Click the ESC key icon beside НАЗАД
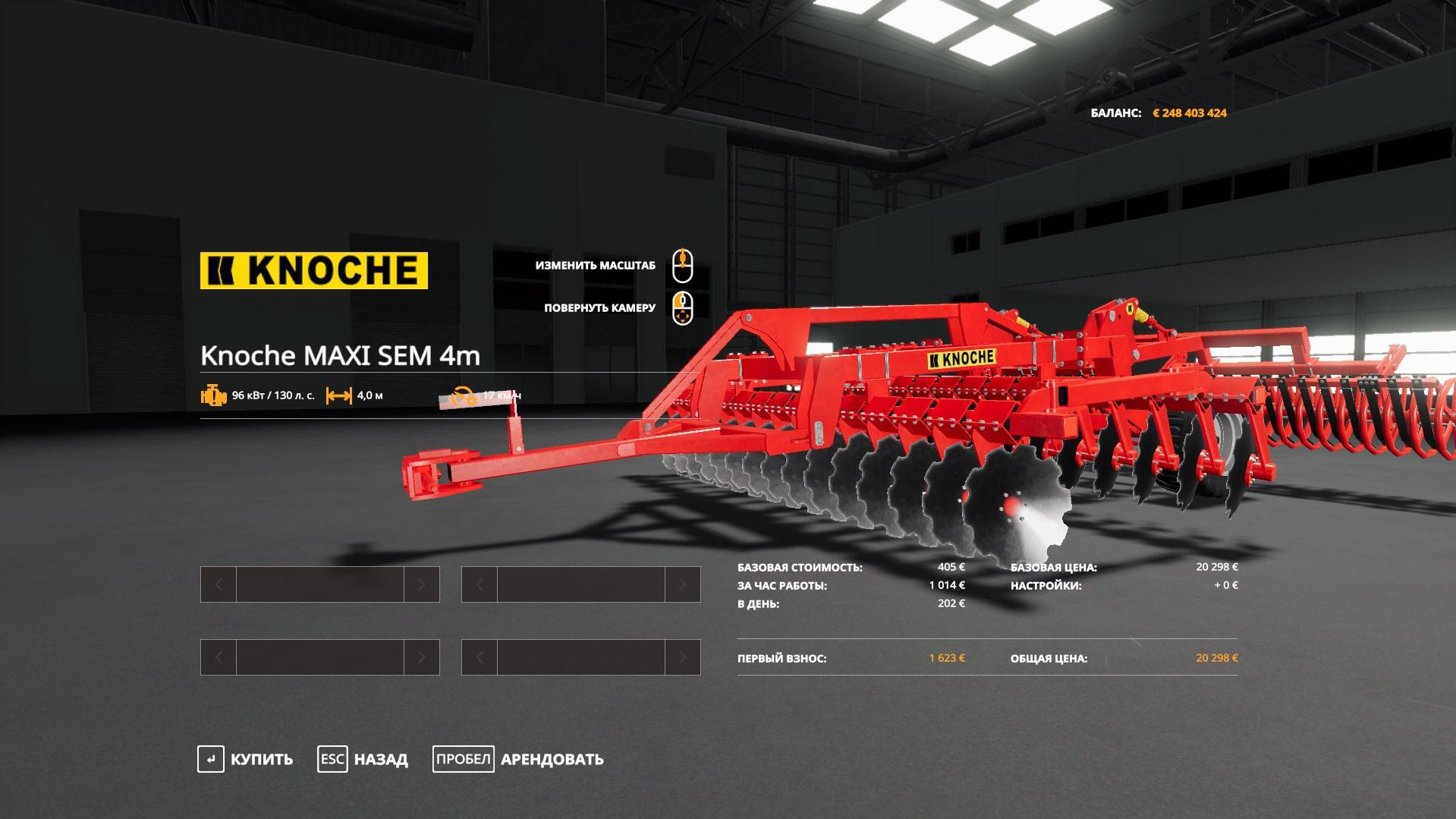1456x819 pixels. 331,758
